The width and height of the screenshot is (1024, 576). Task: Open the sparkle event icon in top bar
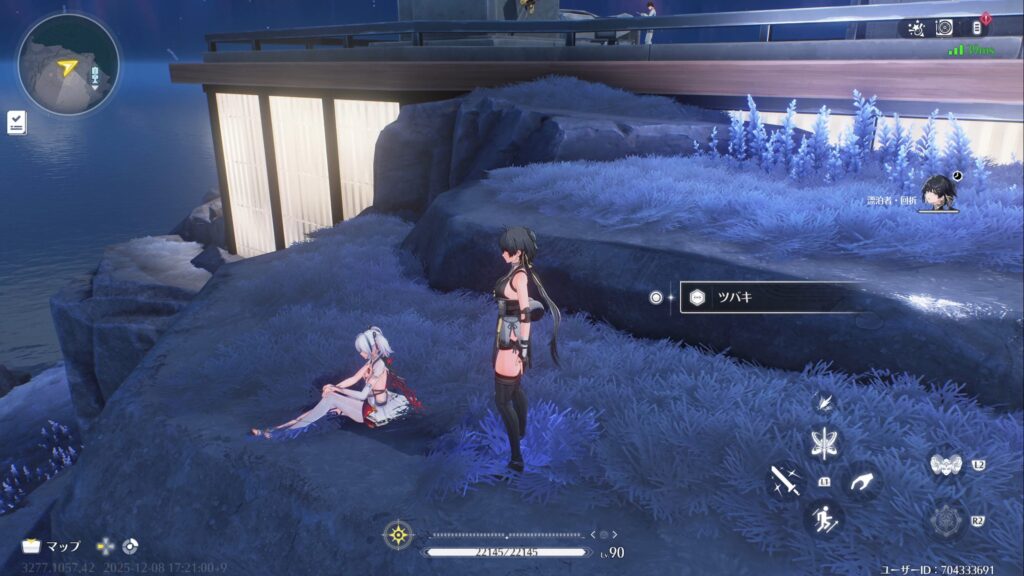tap(916, 28)
